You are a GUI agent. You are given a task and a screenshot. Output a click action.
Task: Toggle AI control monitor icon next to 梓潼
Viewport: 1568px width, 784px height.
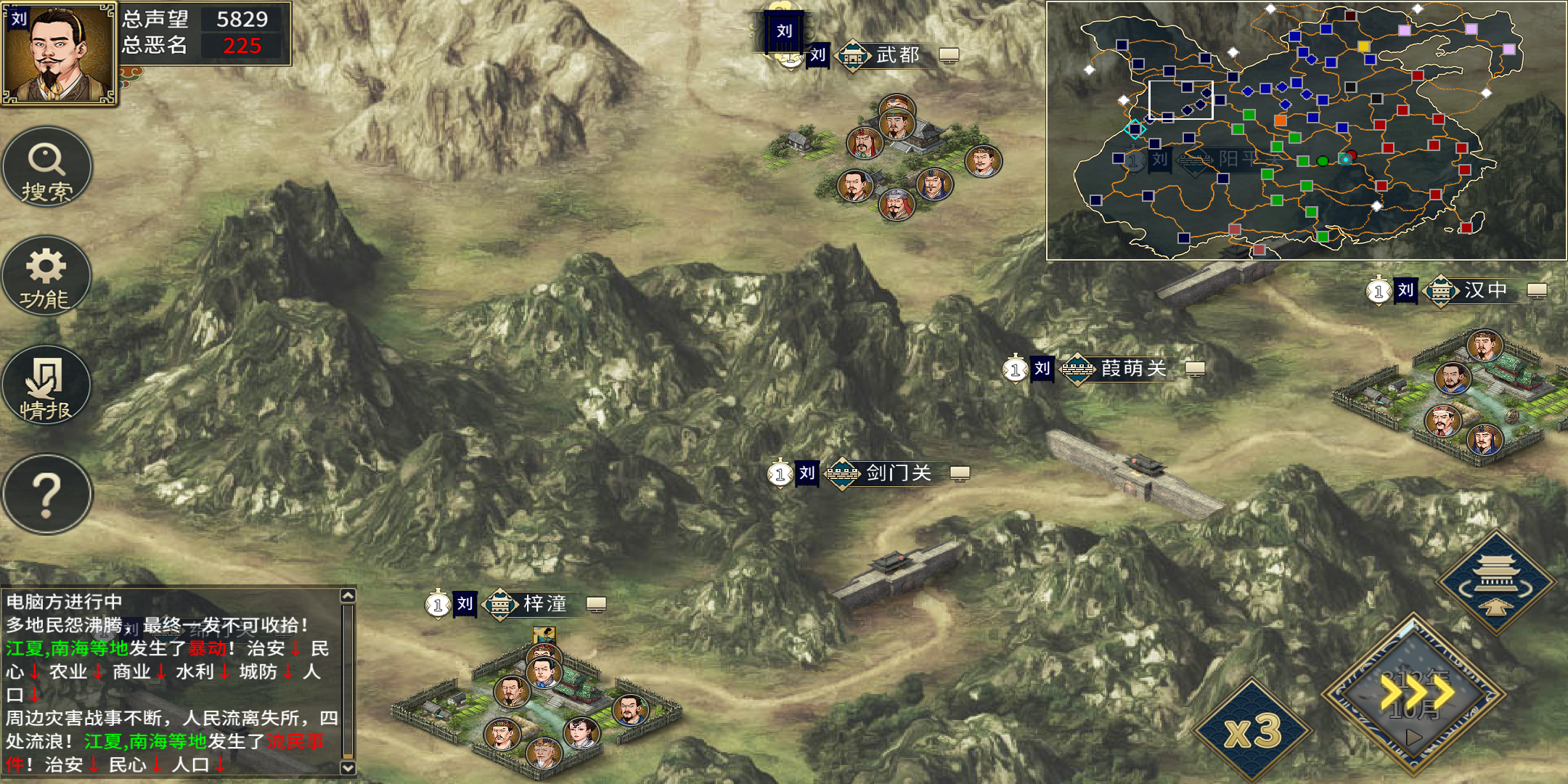point(597,603)
